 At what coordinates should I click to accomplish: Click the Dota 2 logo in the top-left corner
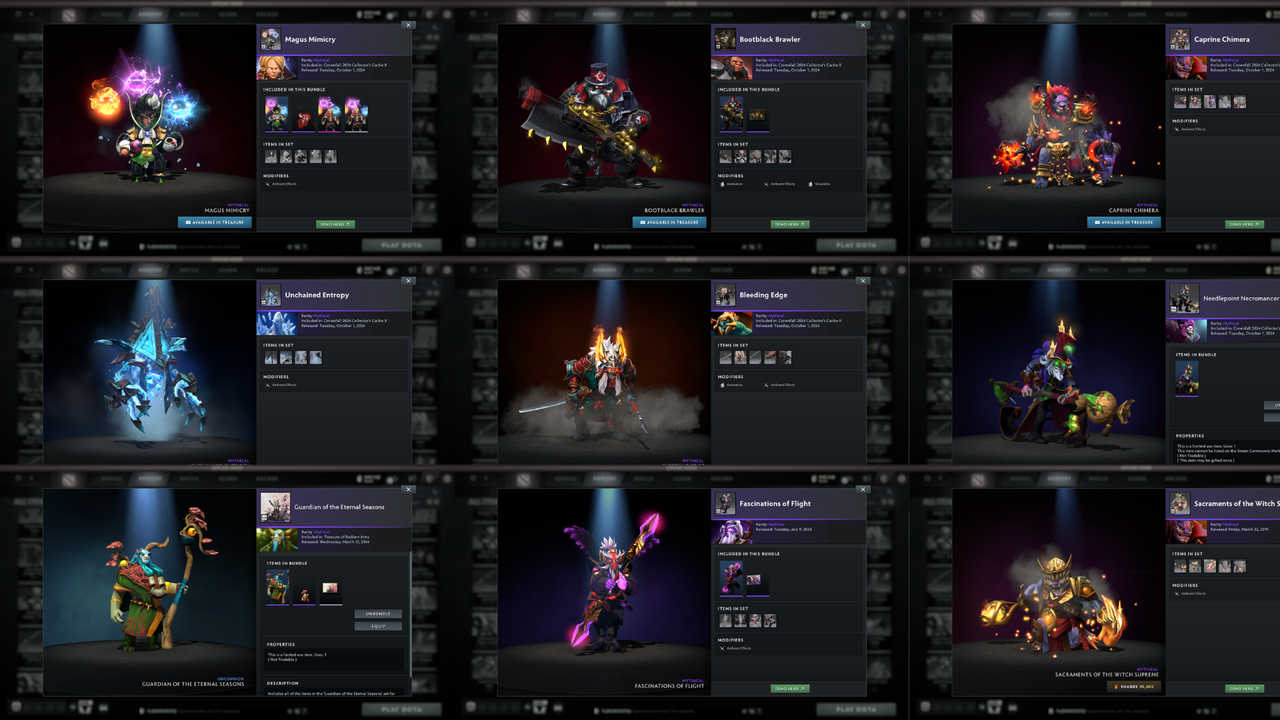click(x=67, y=15)
